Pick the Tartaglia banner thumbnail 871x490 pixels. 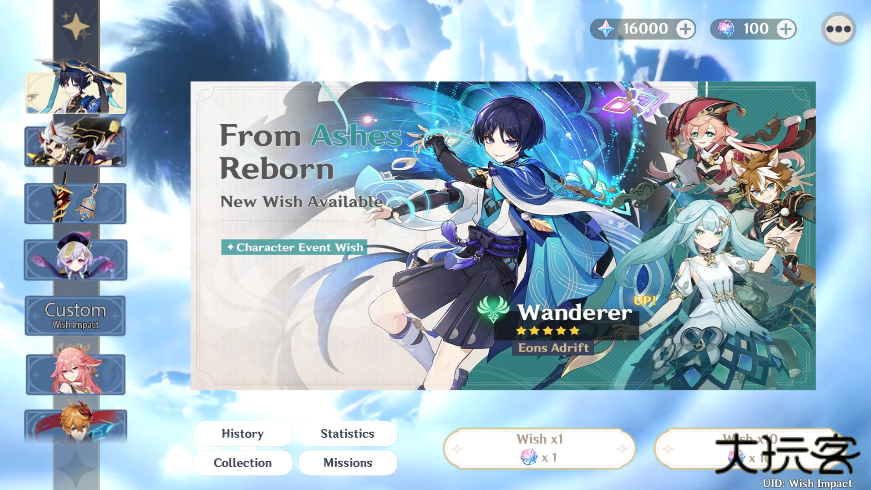76,424
